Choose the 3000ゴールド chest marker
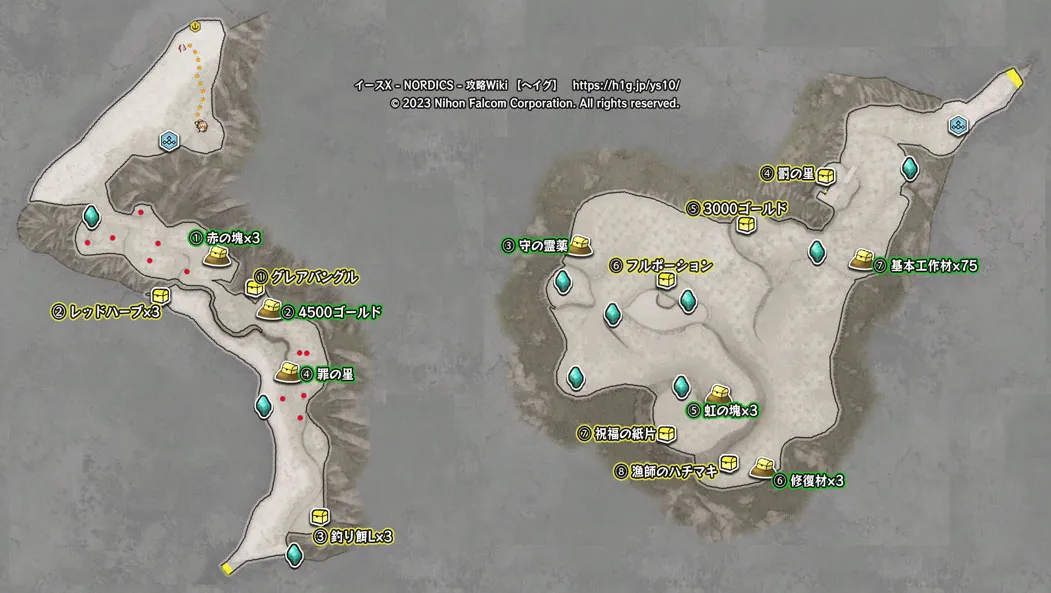 tap(746, 225)
